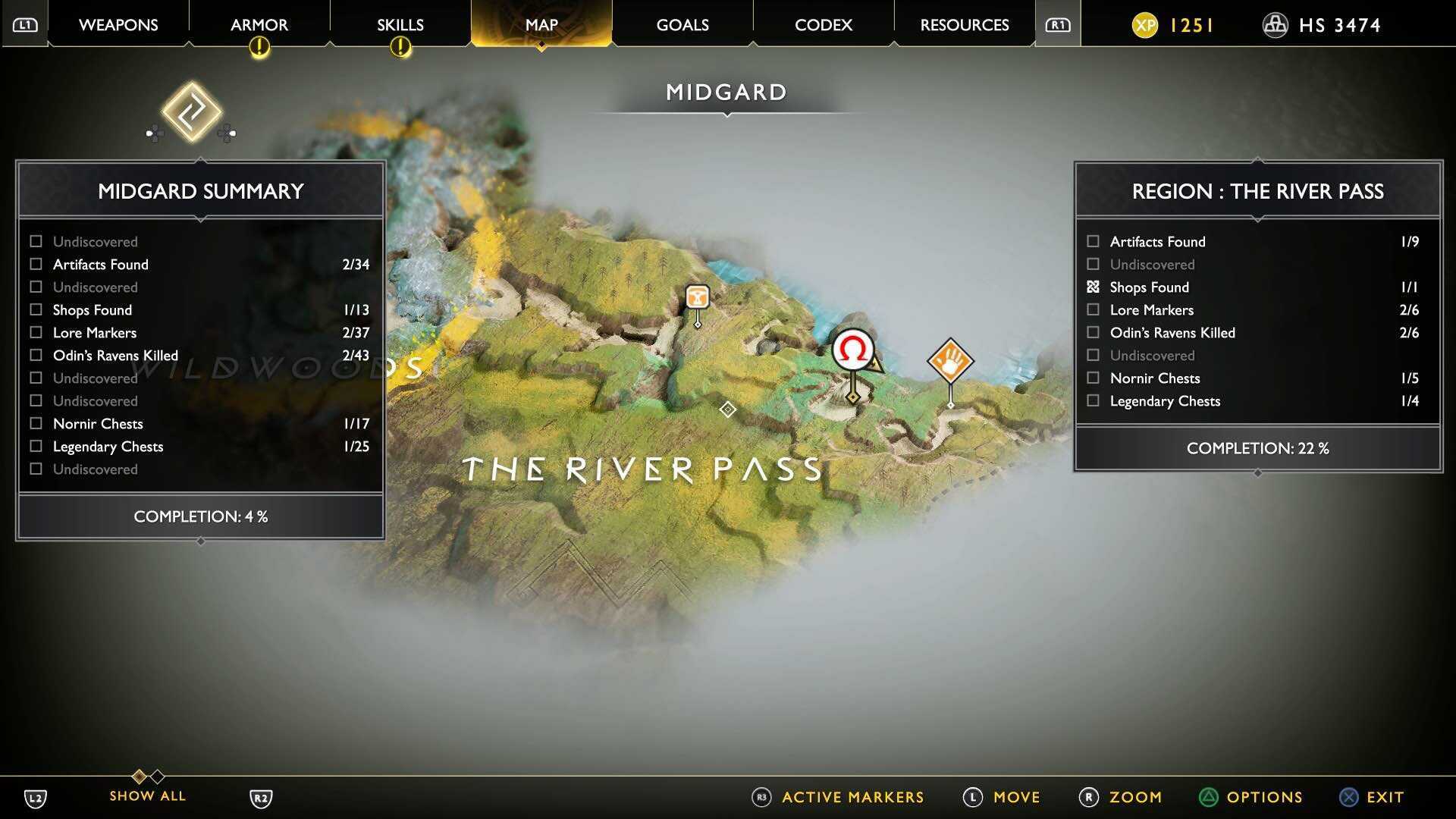The height and width of the screenshot is (819, 1456).
Task: Click the diamond expander below the Midgard Summary panel
Action: pyautogui.click(x=199, y=541)
